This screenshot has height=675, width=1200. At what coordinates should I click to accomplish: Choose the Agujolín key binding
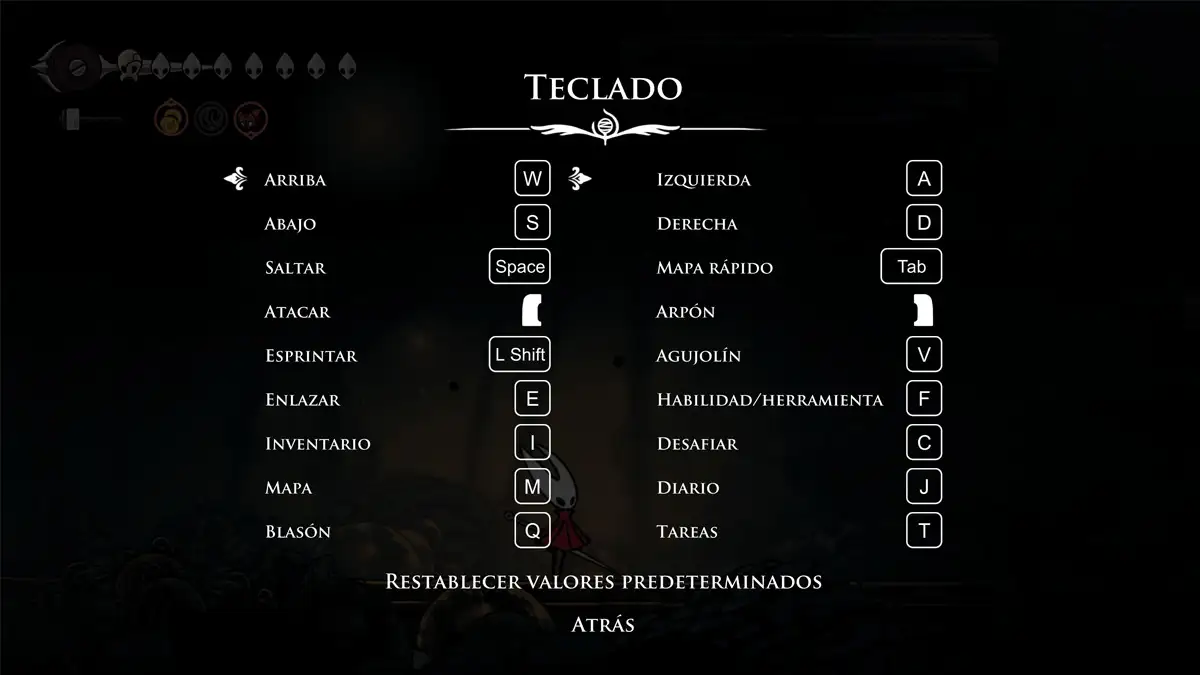(924, 355)
